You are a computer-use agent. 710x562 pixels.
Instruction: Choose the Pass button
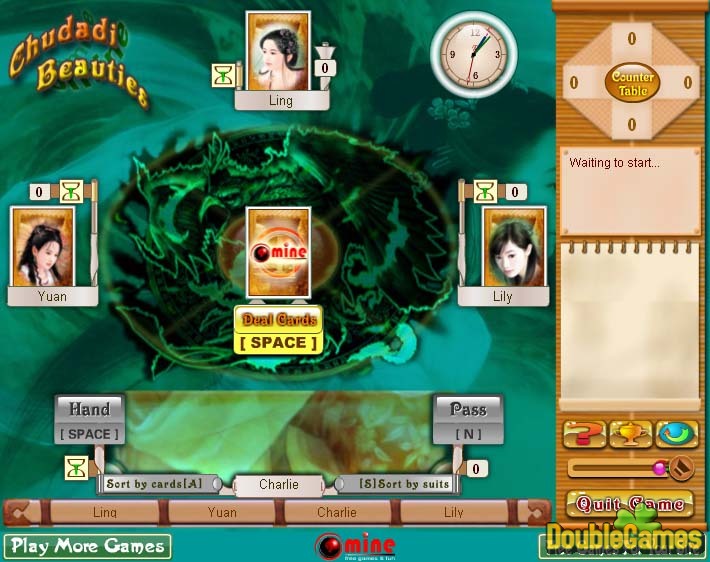coord(468,409)
